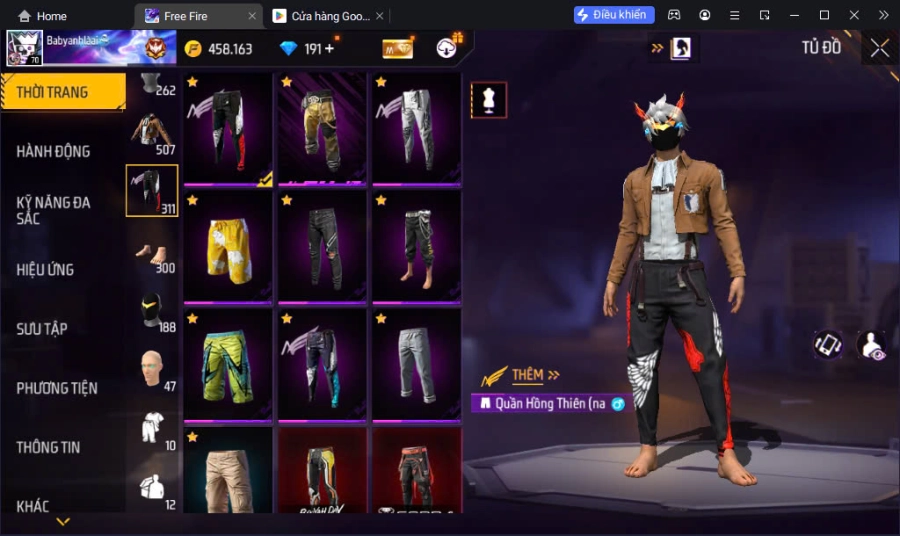Toggle the mannequin outfit view icon

(x=489, y=100)
